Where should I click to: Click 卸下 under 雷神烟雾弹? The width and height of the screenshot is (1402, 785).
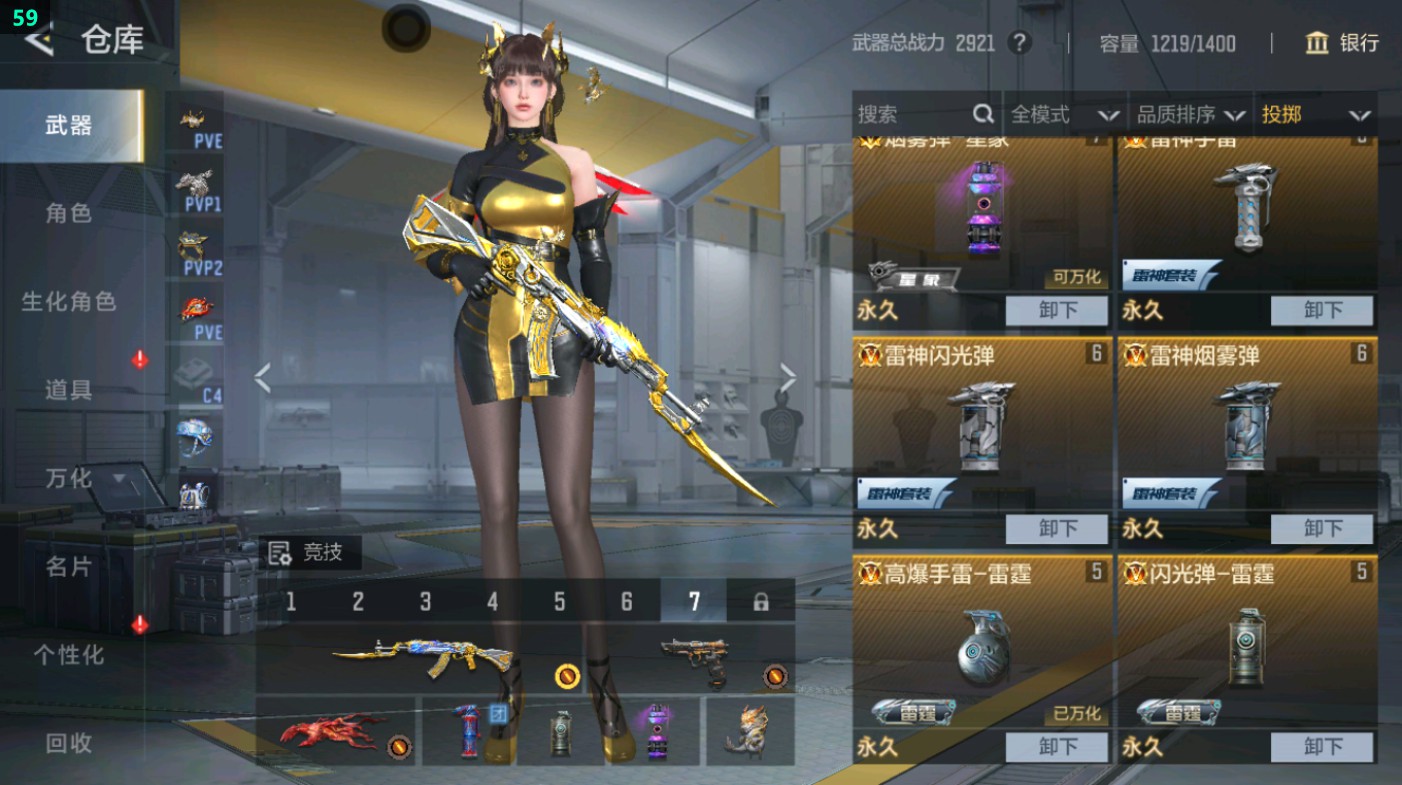(x=1324, y=528)
